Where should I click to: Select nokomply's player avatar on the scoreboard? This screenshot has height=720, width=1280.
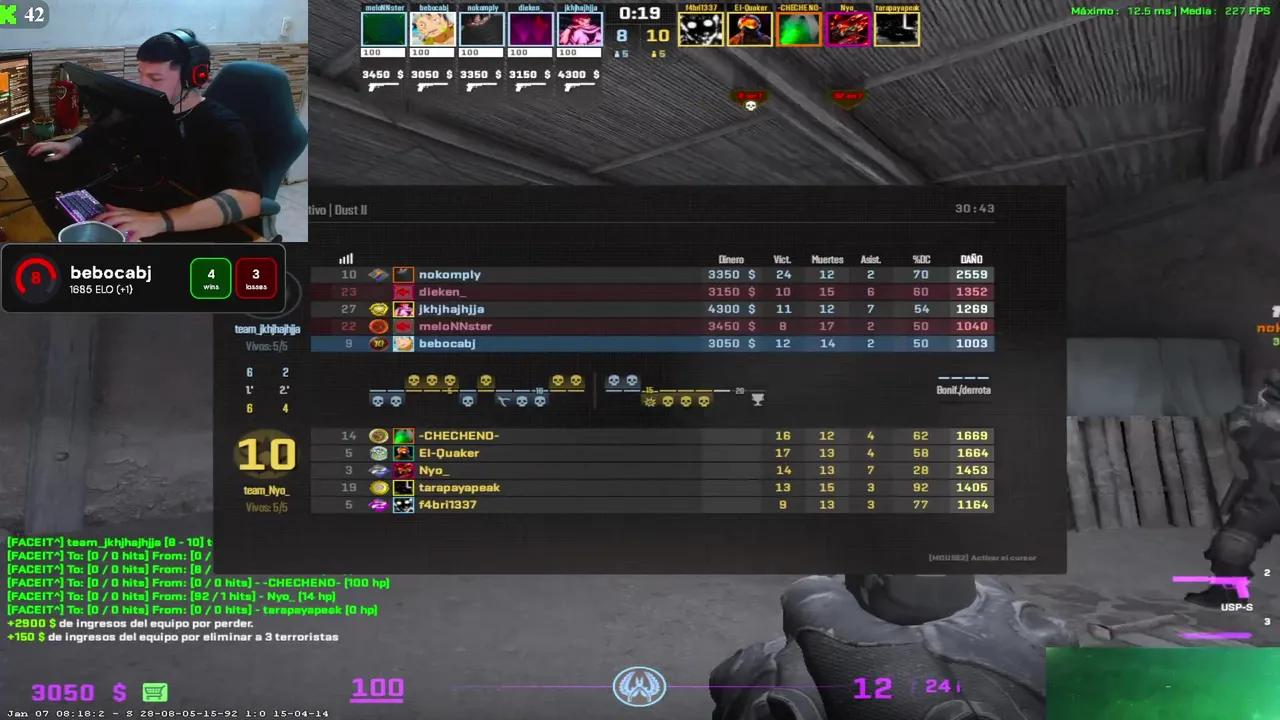coord(403,274)
